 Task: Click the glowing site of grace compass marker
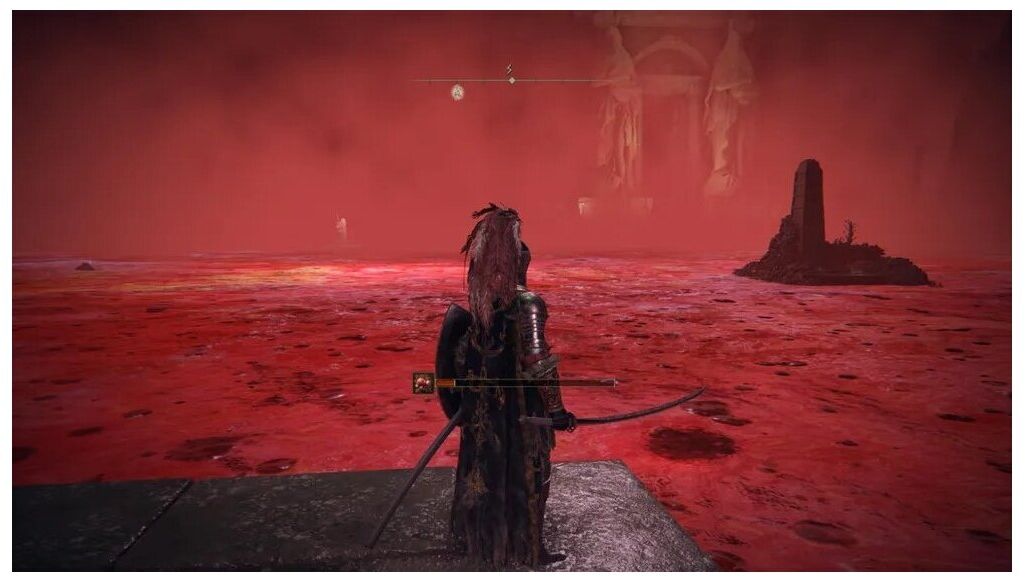click(x=457, y=92)
